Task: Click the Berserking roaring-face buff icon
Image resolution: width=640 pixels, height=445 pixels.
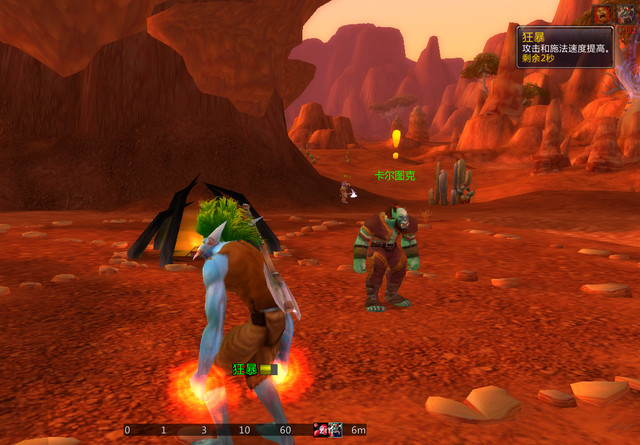Action: [x=604, y=13]
